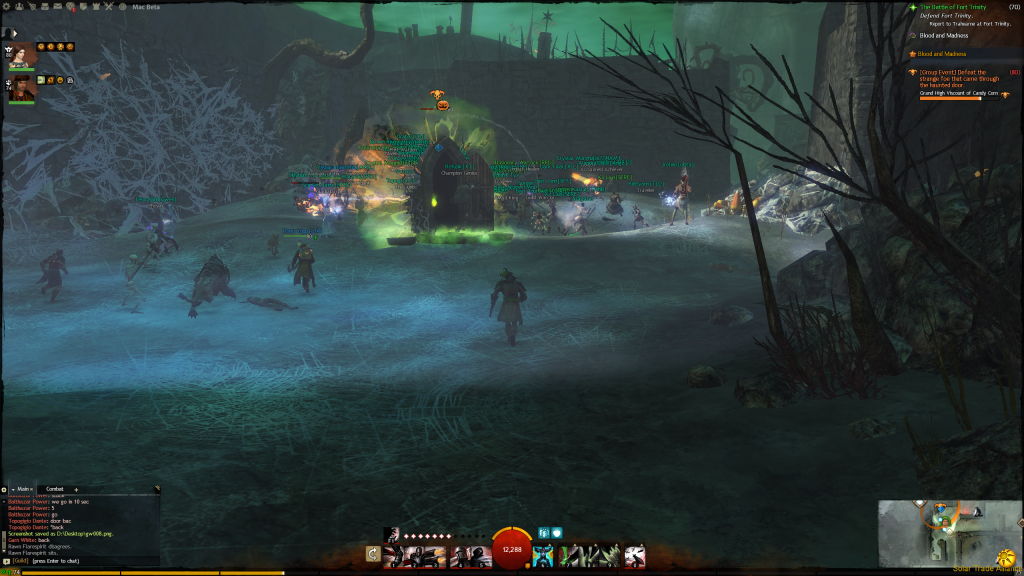Switch to the Combat chat tab

tap(55, 489)
